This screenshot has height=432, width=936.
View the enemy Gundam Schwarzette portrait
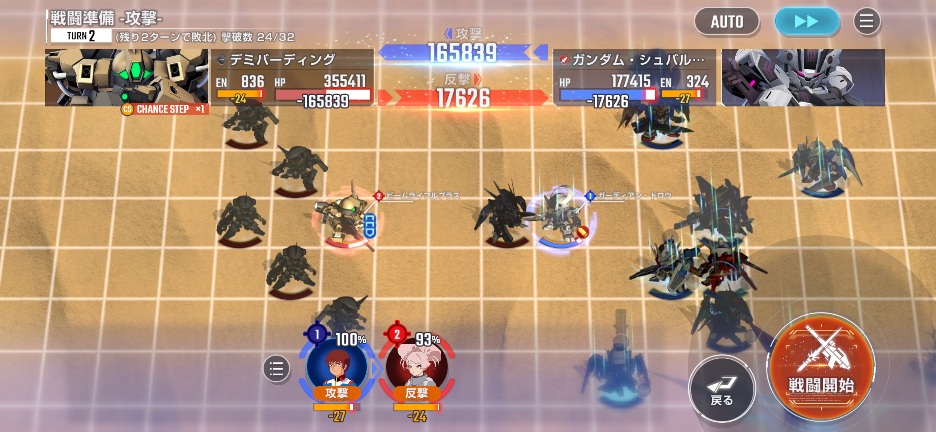802,77
